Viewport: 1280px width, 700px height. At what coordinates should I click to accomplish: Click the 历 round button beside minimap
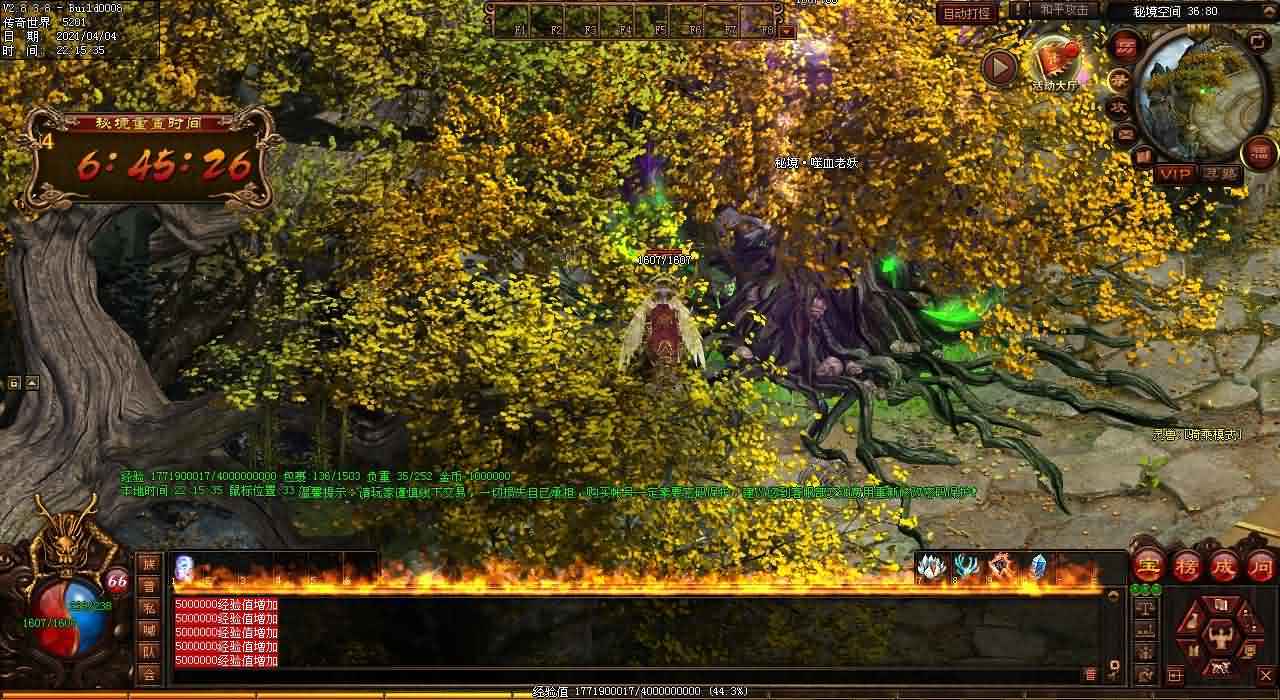coord(1125,46)
